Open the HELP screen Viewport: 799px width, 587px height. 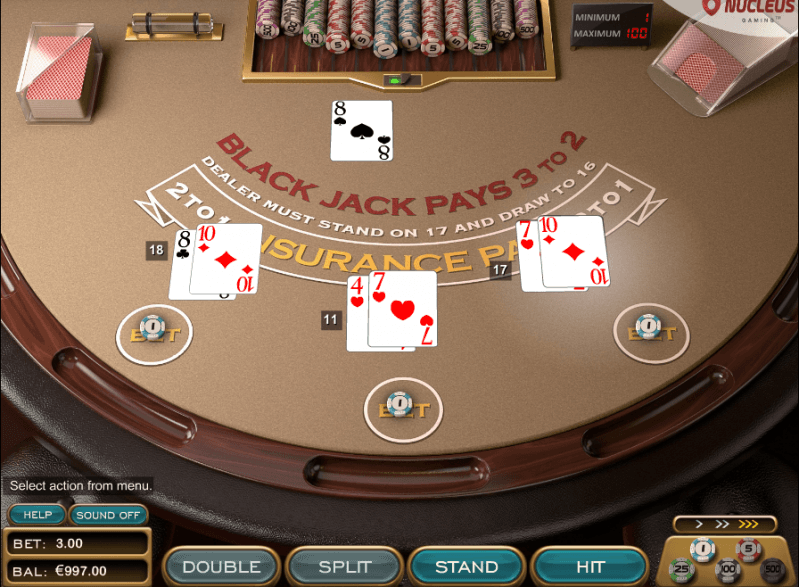(x=37, y=515)
